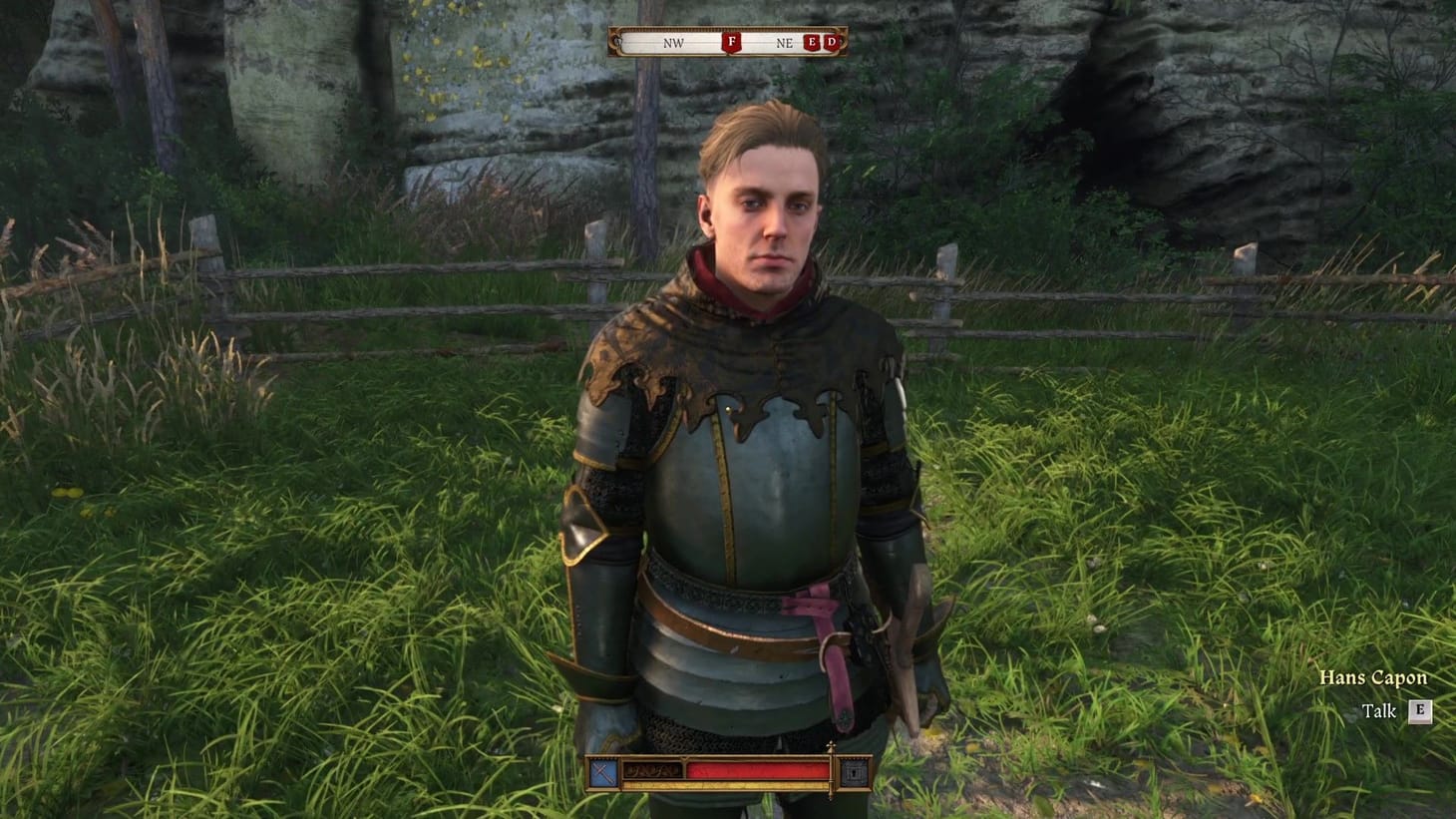Click the Hans Capon name label
Viewport: 1456px width, 819px height.
pyautogui.click(x=1372, y=676)
